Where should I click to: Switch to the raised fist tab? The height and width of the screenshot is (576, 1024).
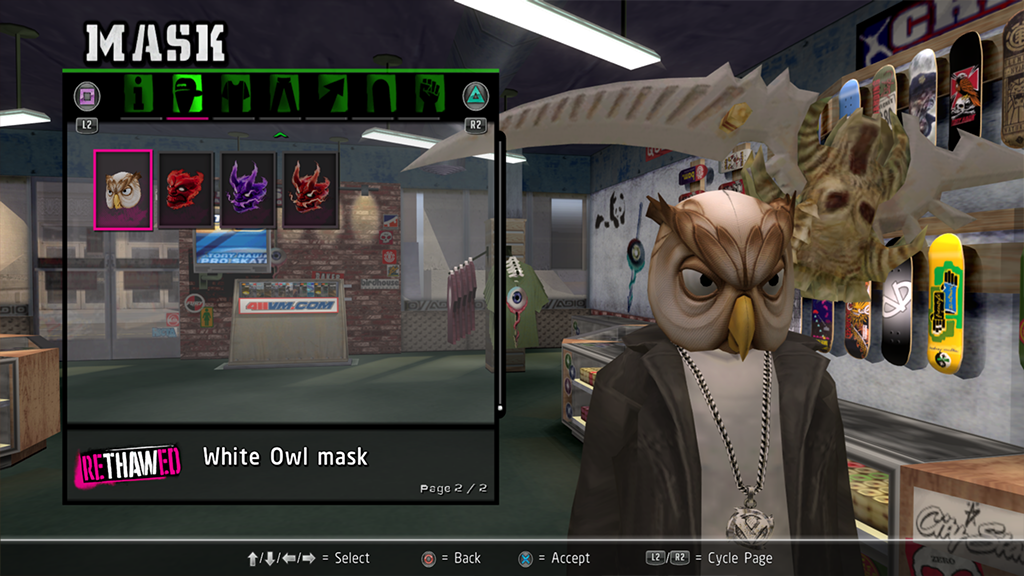(x=426, y=95)
